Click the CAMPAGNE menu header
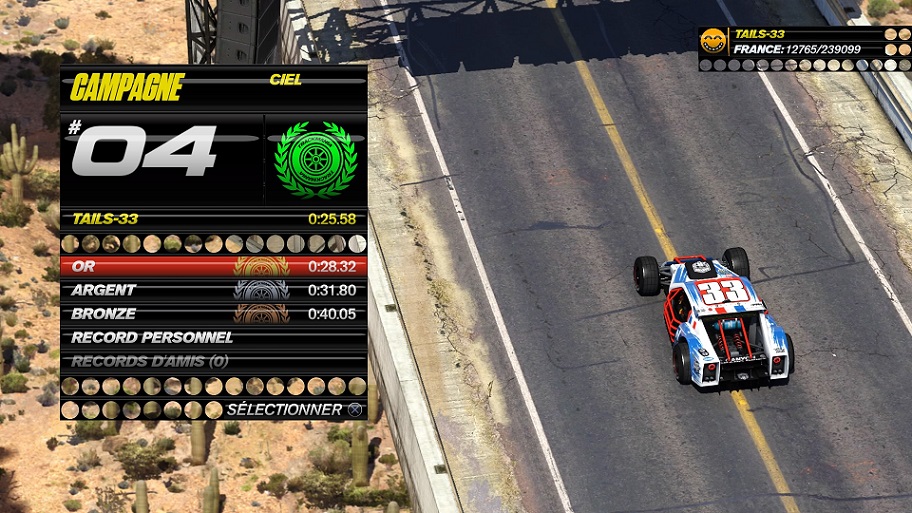The height and width of the screenshot is (513, 912). pos(128,87)
